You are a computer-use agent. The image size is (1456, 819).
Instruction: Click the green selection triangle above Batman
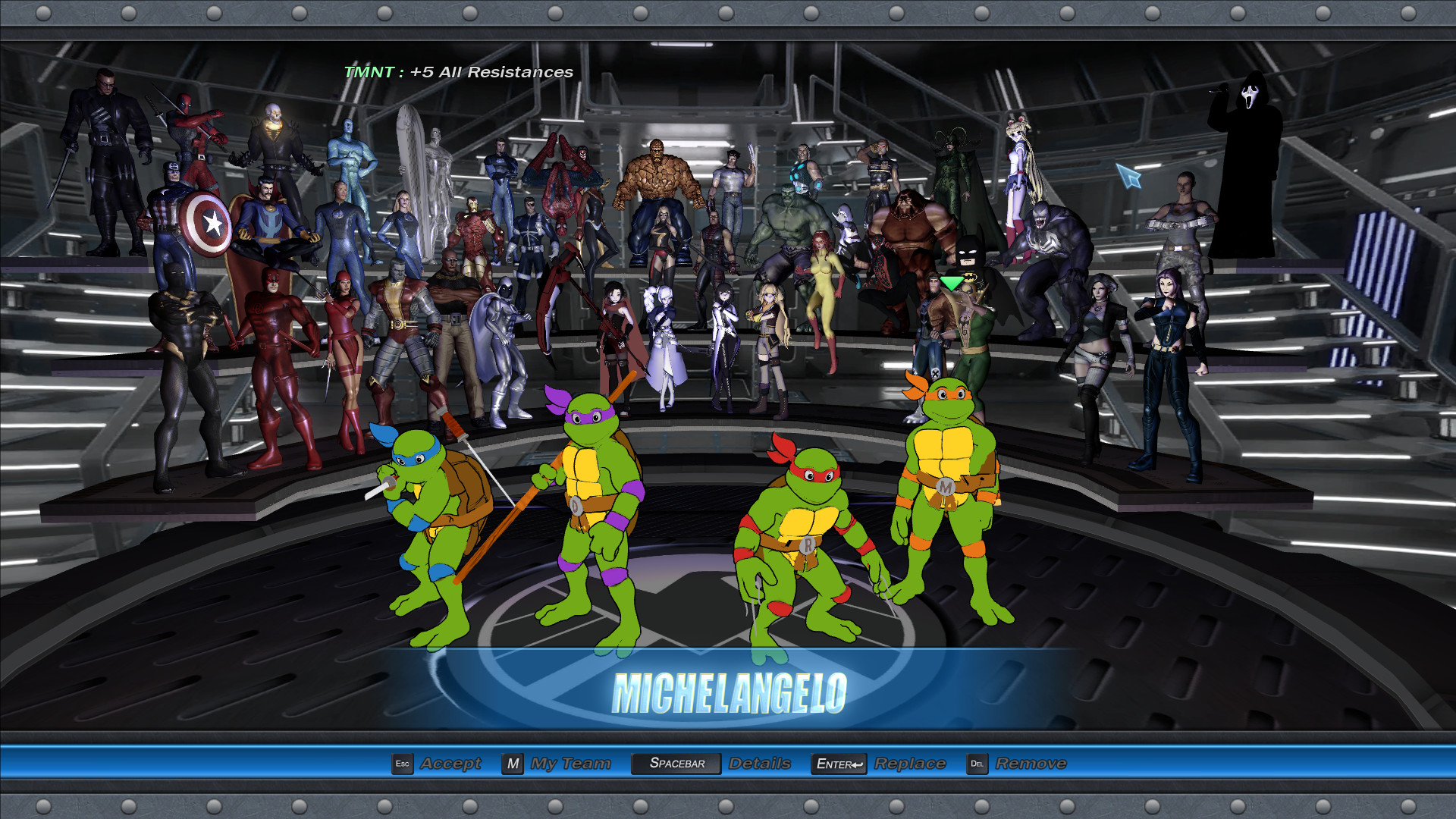tap(953, 284)
